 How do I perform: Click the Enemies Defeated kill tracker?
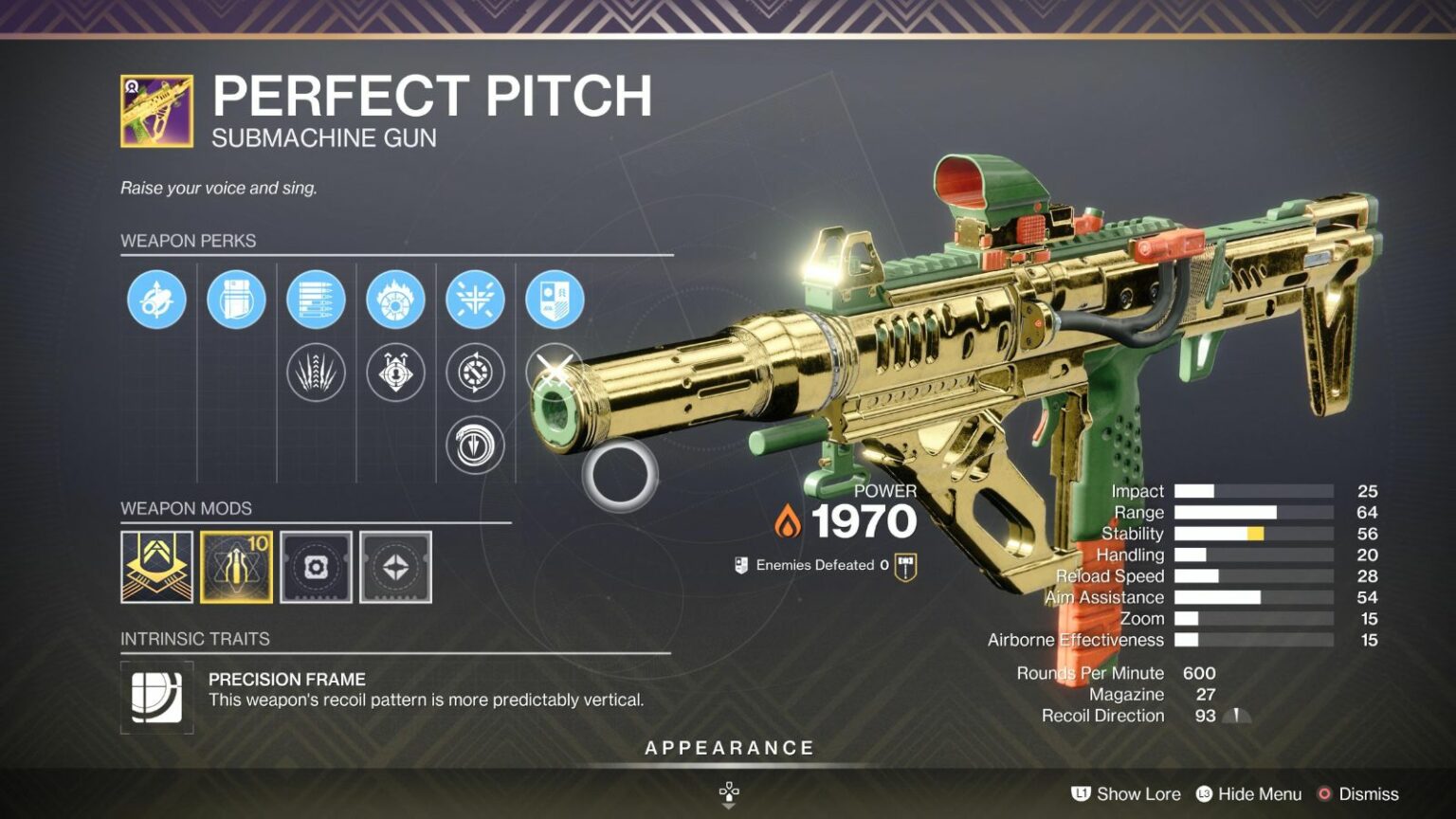pyautogui.click(x=823, y=566)
